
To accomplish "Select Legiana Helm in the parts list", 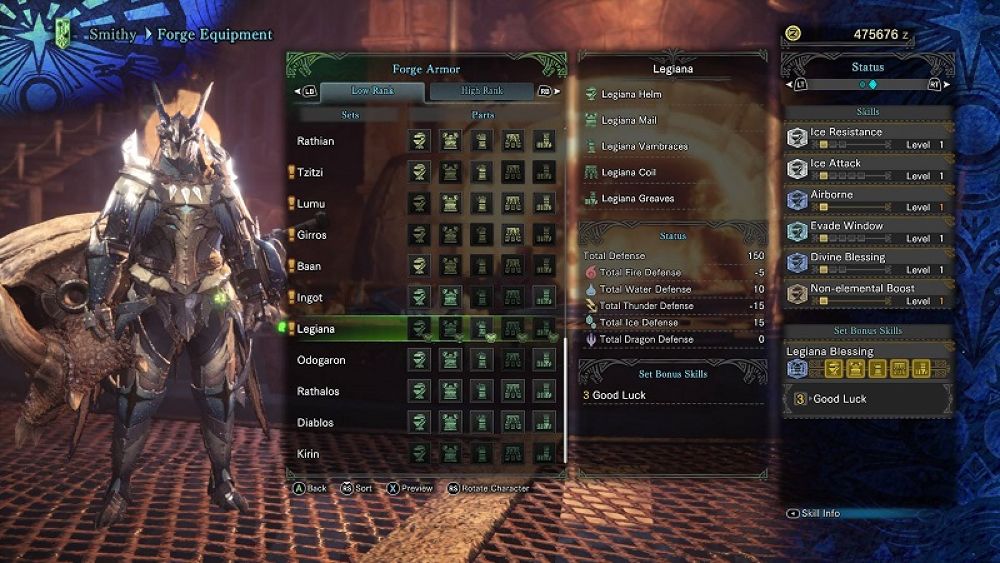I will [631, 94].
